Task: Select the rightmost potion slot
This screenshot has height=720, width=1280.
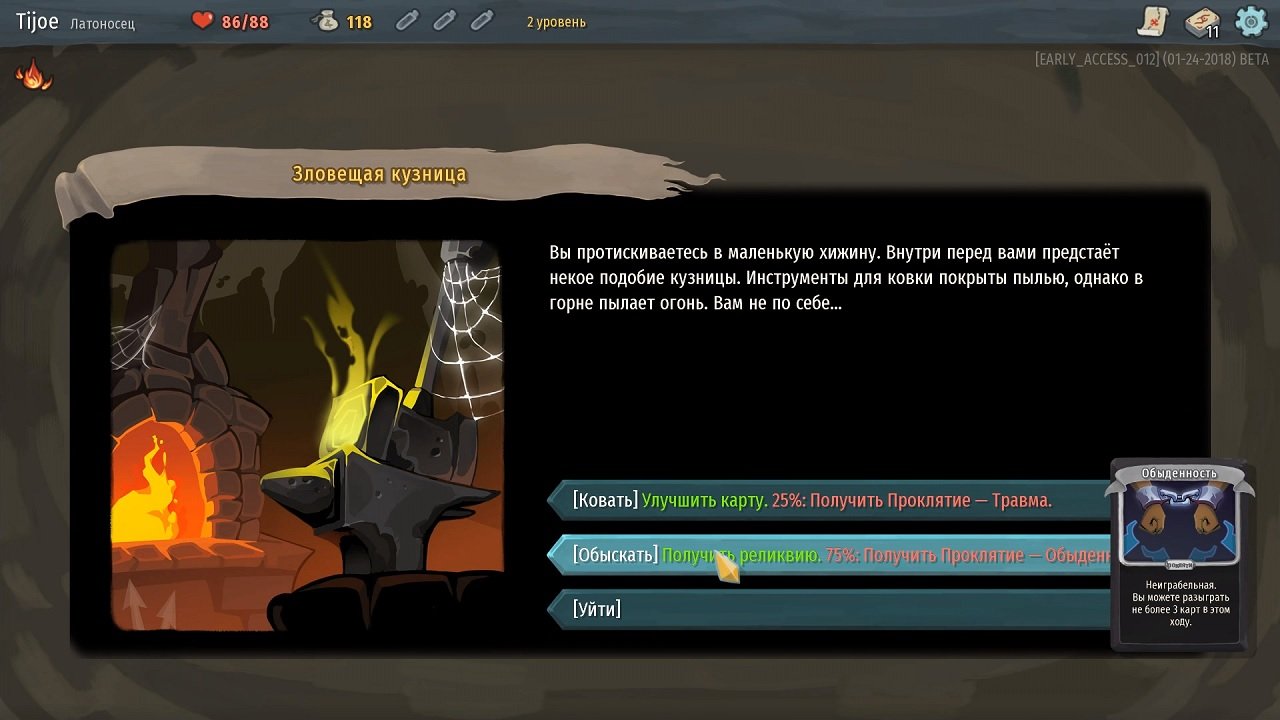Action: tap(481, 20)
